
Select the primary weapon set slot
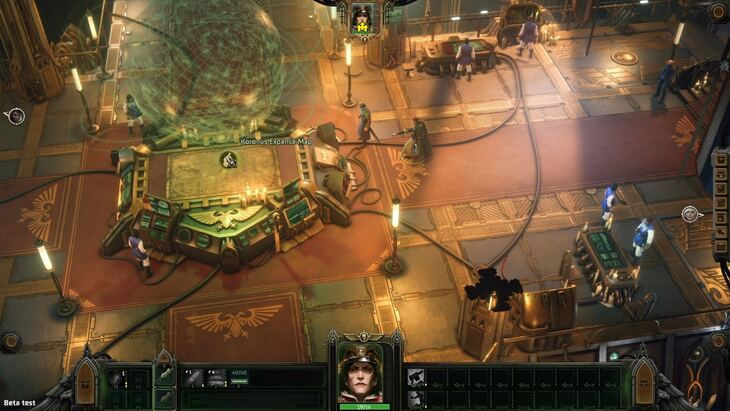click(164, 377)
